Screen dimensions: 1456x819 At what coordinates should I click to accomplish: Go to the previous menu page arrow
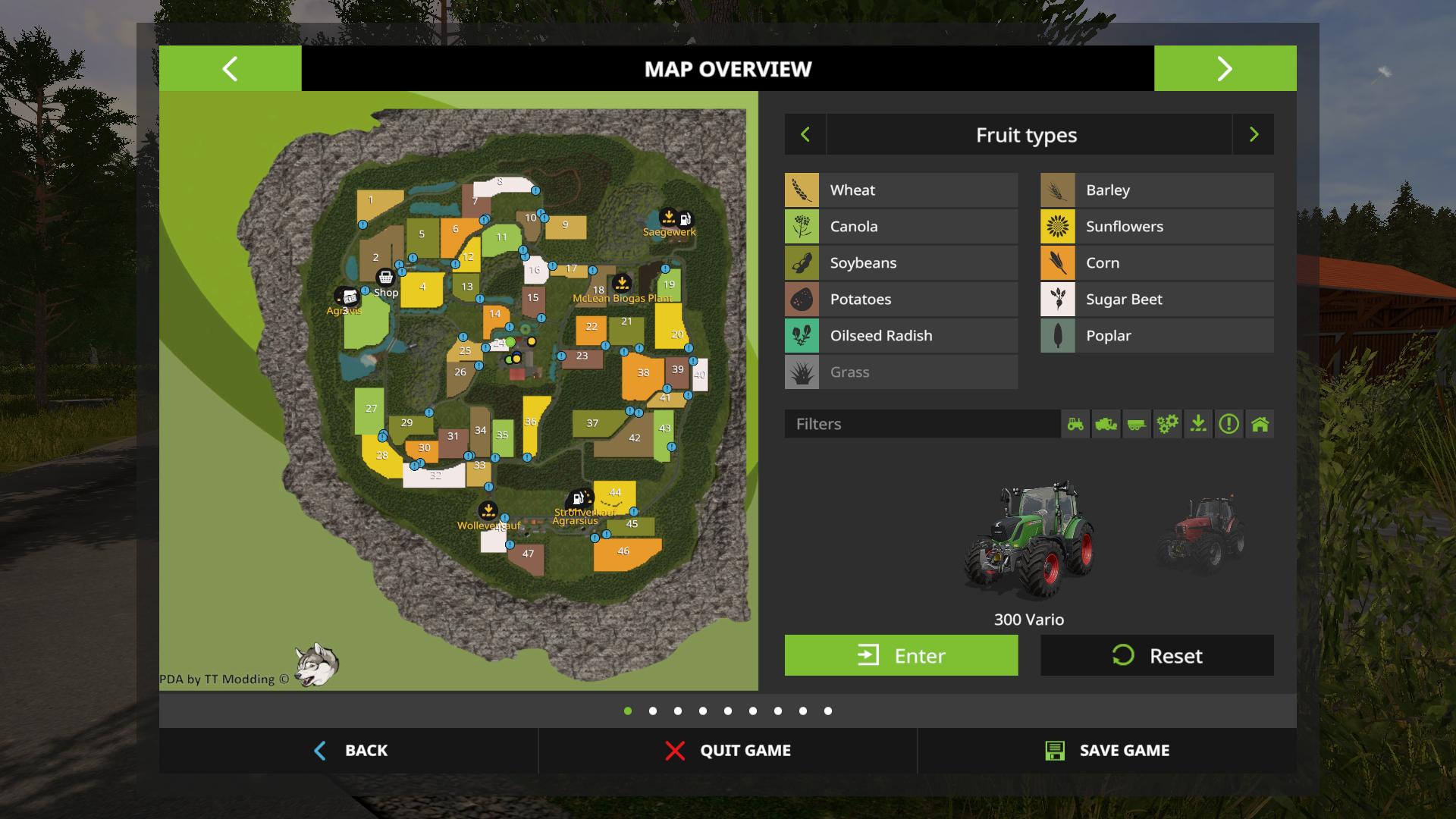tap(230, 68)
